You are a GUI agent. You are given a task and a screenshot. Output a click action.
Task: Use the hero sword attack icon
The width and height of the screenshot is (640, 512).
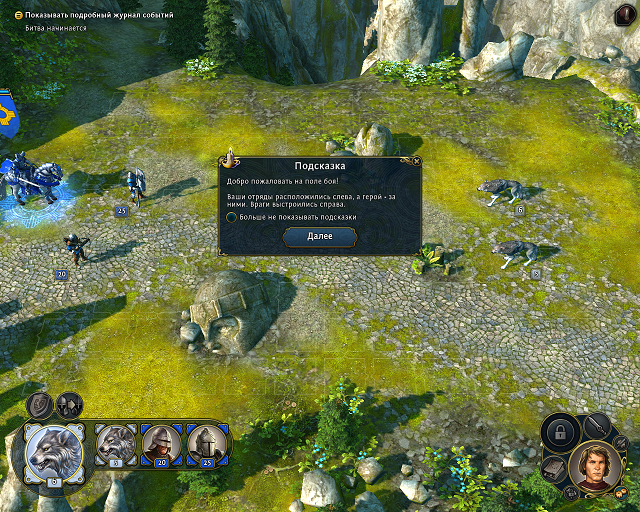click(x=599, y=426)
